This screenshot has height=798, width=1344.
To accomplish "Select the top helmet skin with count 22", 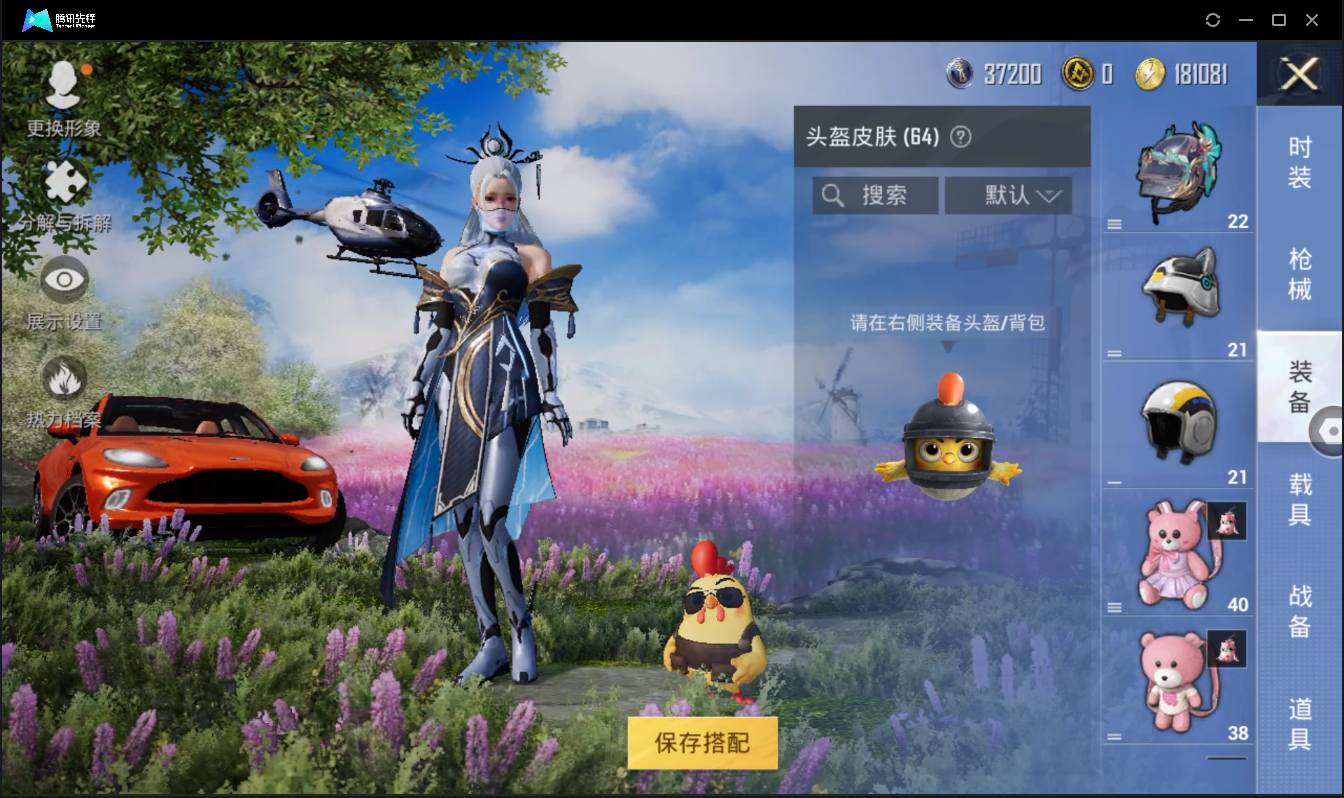I will [1178, 170].
